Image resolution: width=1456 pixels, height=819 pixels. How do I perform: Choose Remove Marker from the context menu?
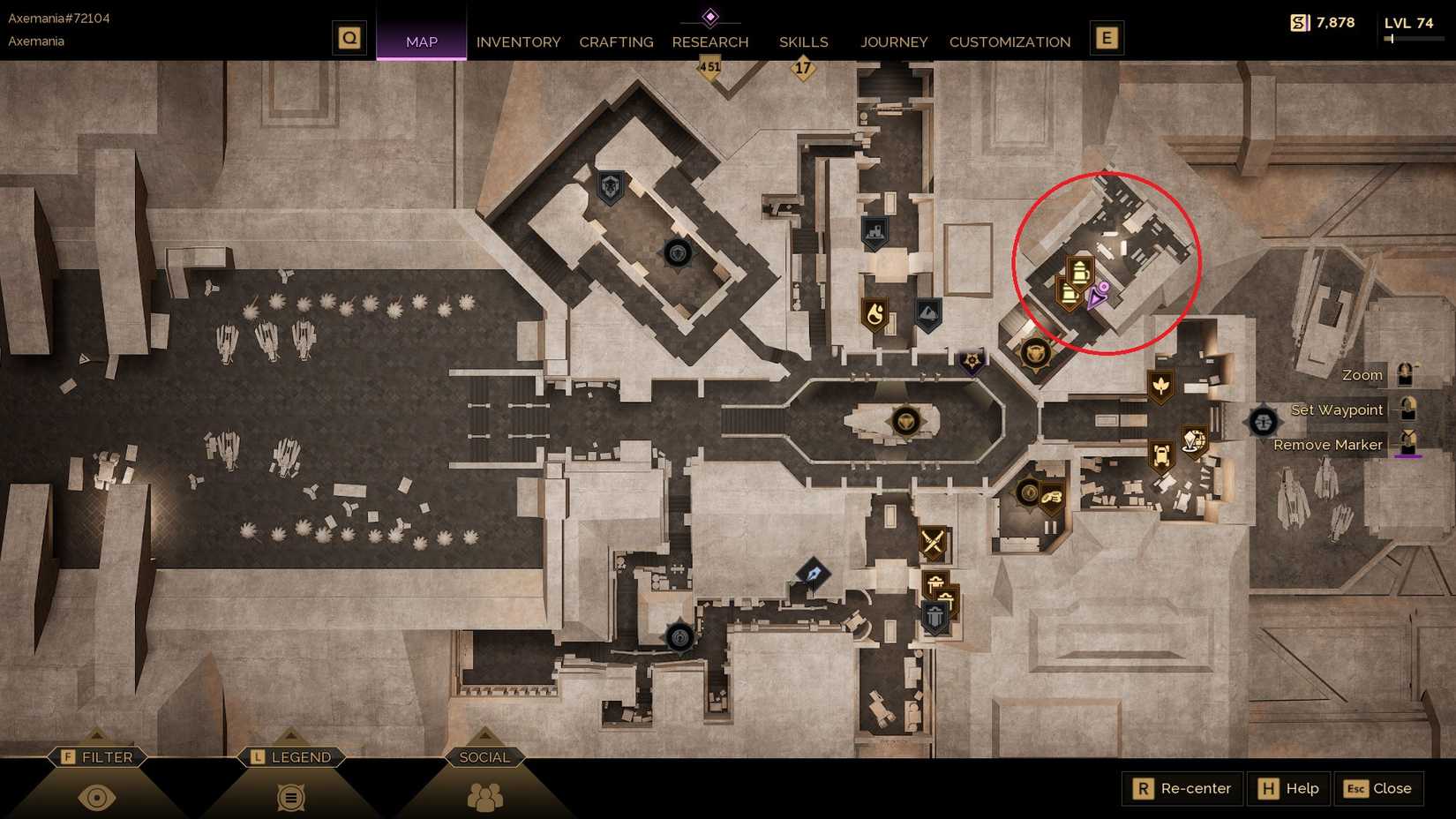(x=1327, y=445)
